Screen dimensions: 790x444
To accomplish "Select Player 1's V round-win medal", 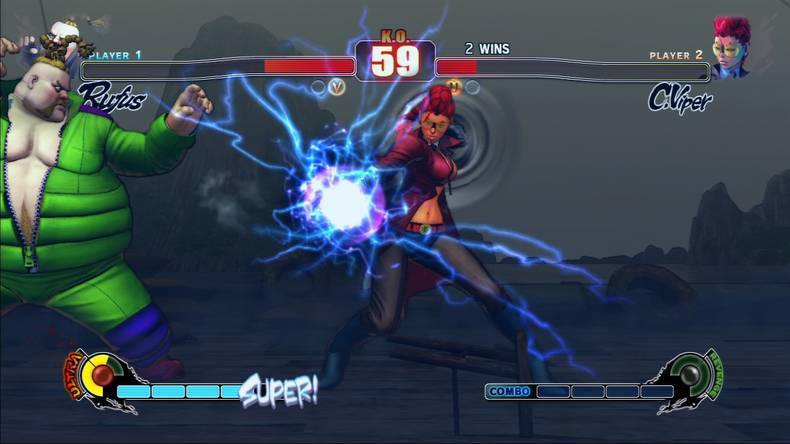I will (x=337, y=87).
